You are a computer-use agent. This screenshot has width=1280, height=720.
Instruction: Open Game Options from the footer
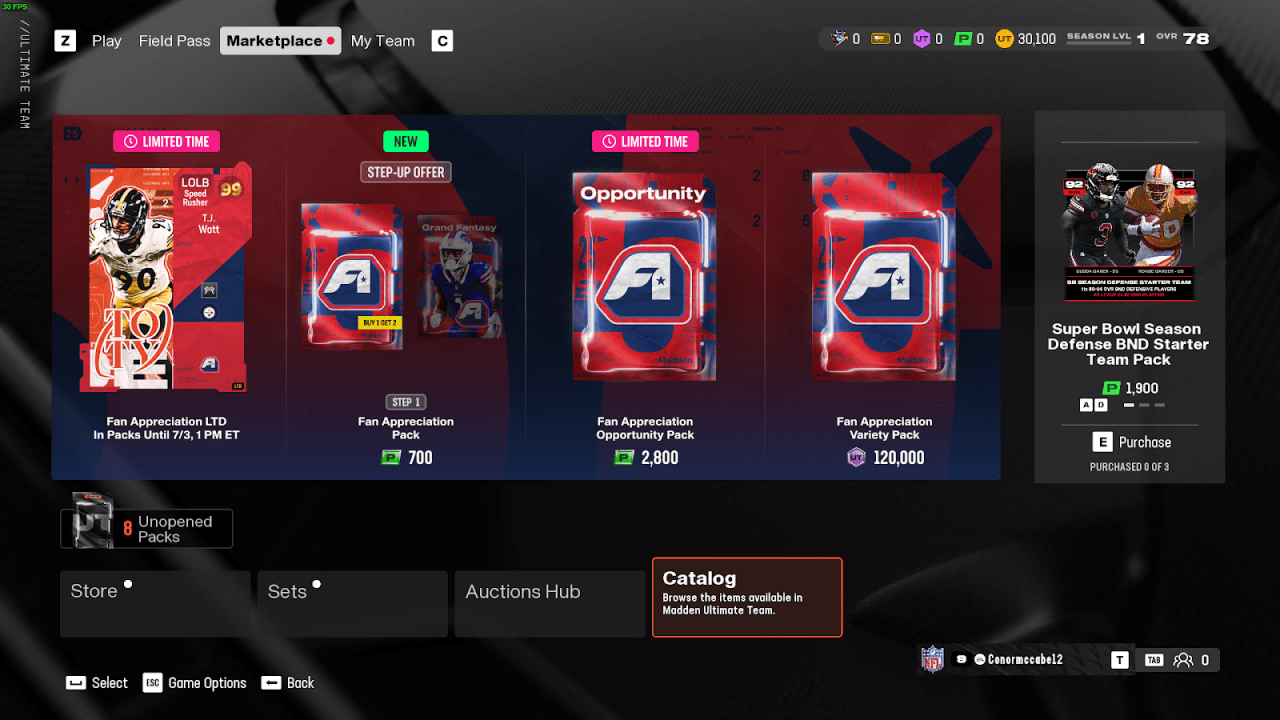click(196, 683)
